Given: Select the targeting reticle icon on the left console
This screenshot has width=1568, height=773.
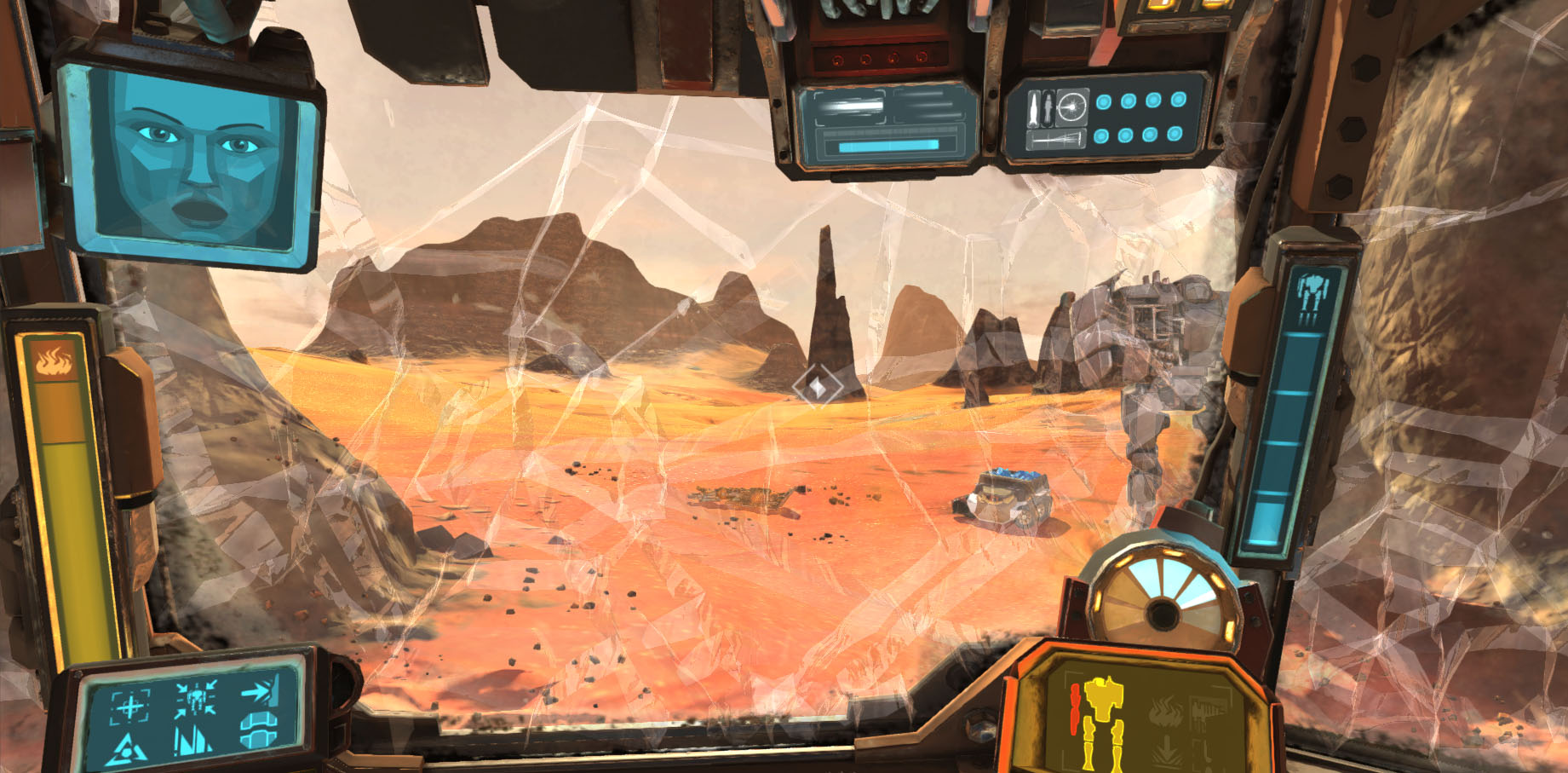Looking at the screenshot, I should tap(130, 707).
